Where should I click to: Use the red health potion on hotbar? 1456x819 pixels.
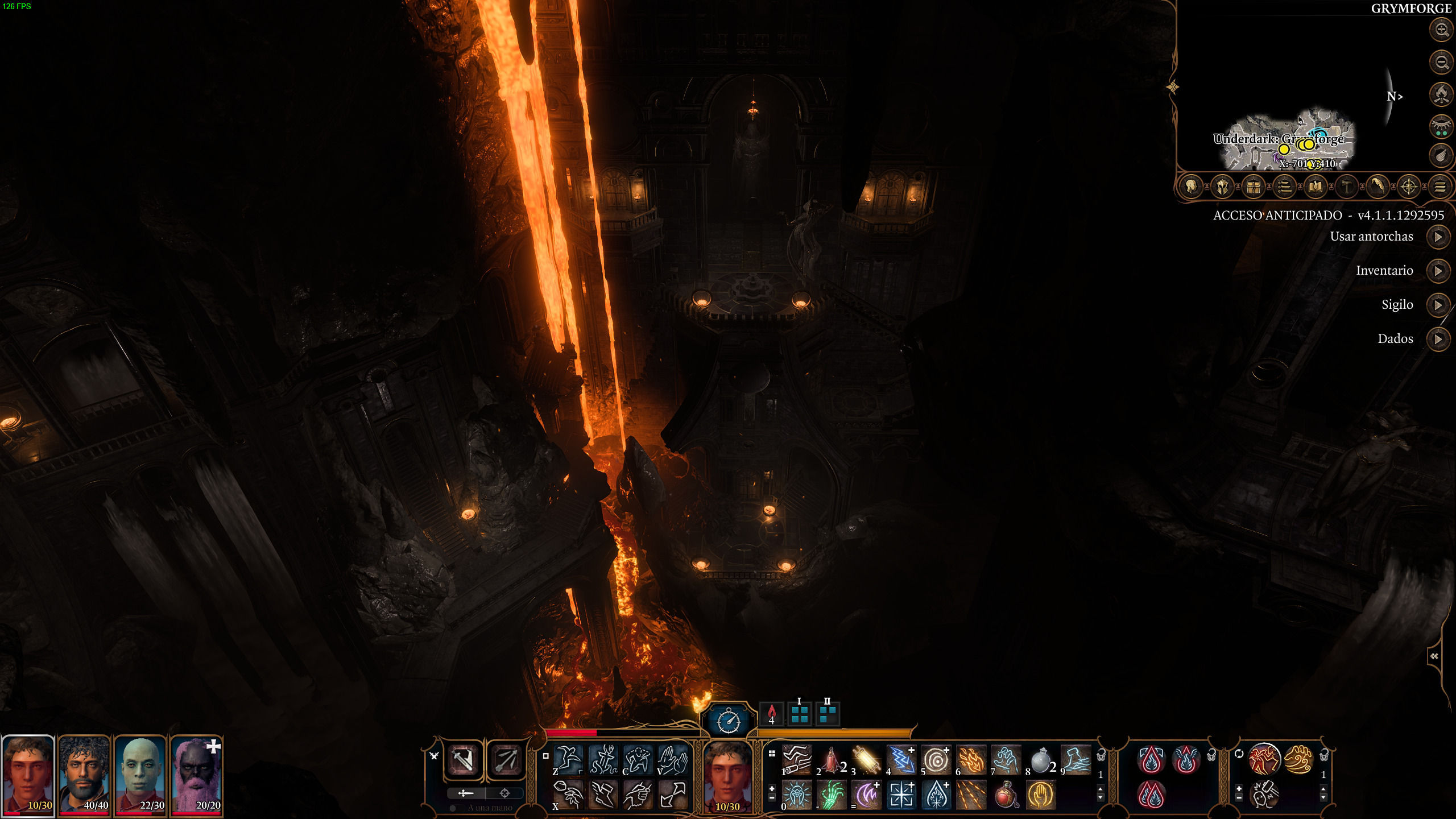coord(1006,795)
